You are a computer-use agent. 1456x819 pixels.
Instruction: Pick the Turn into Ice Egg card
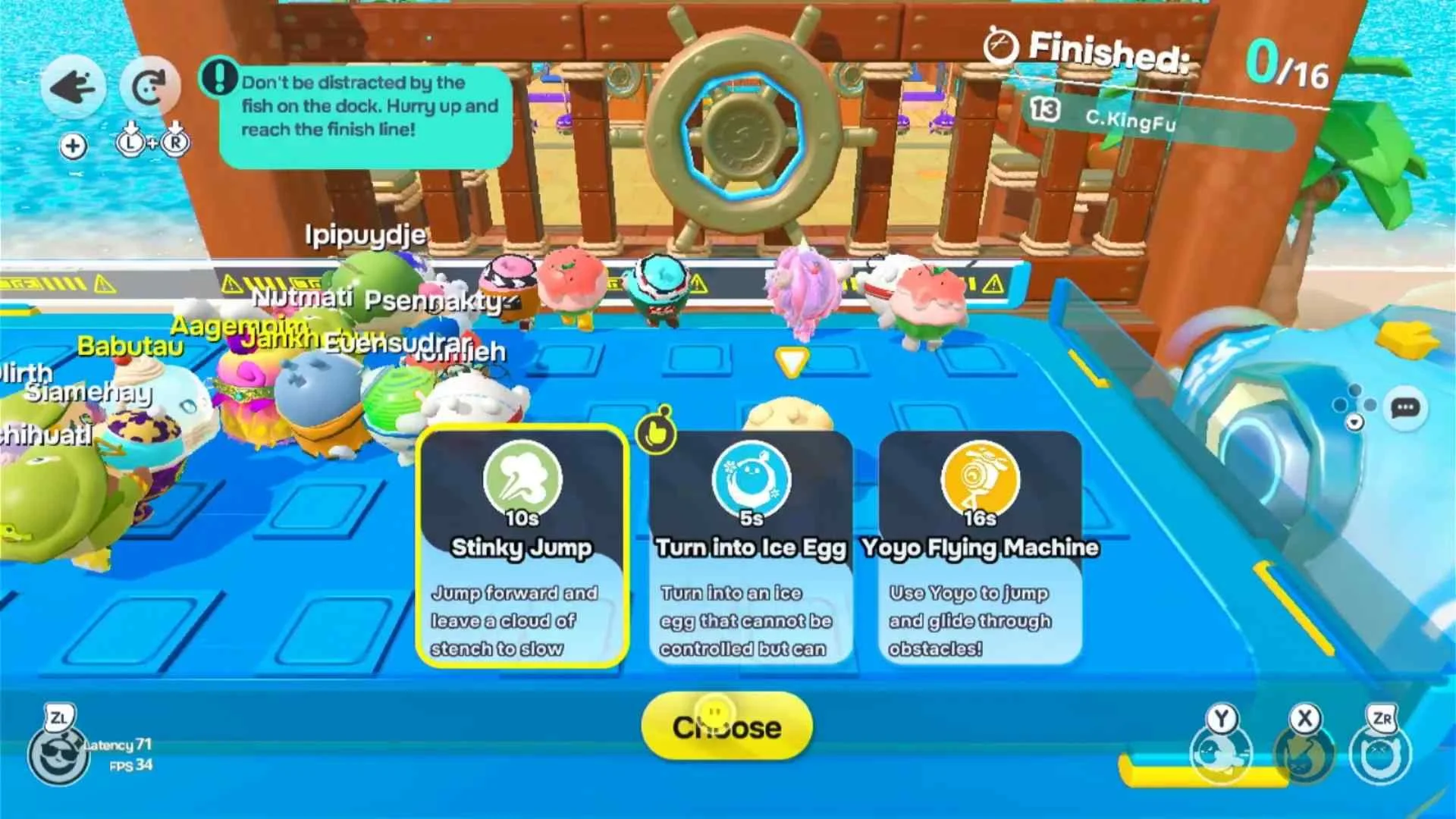tap(751, 547)
